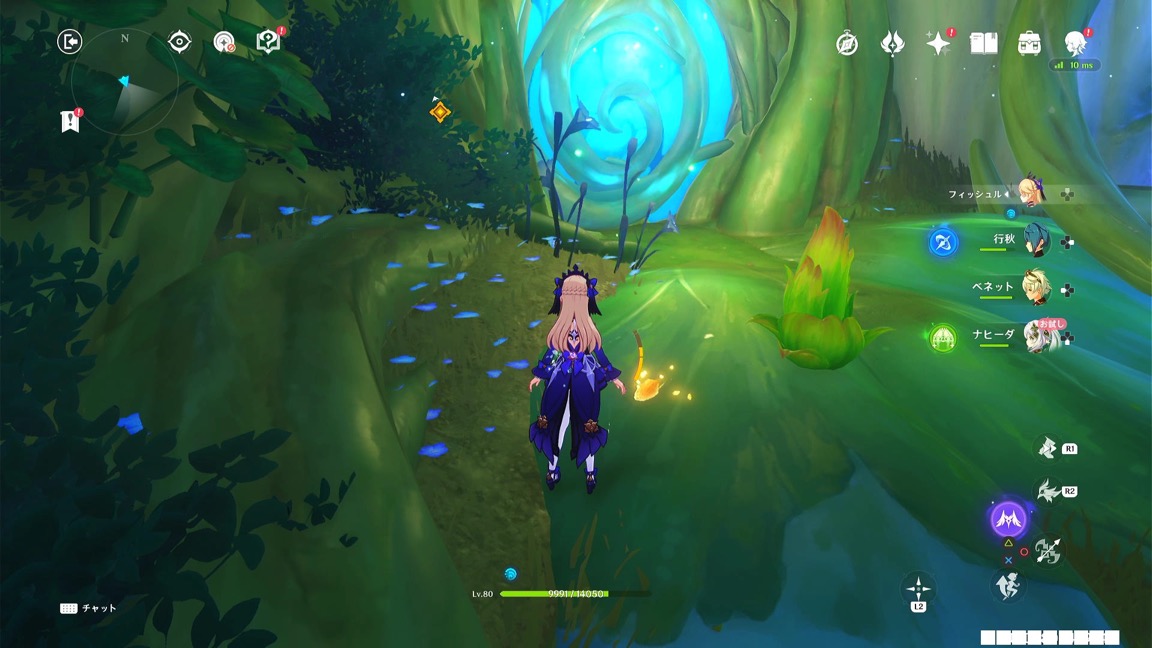Open the Paimon menu head icon
Viewport: 1152px width, 648px height.
pos(1075,42)
